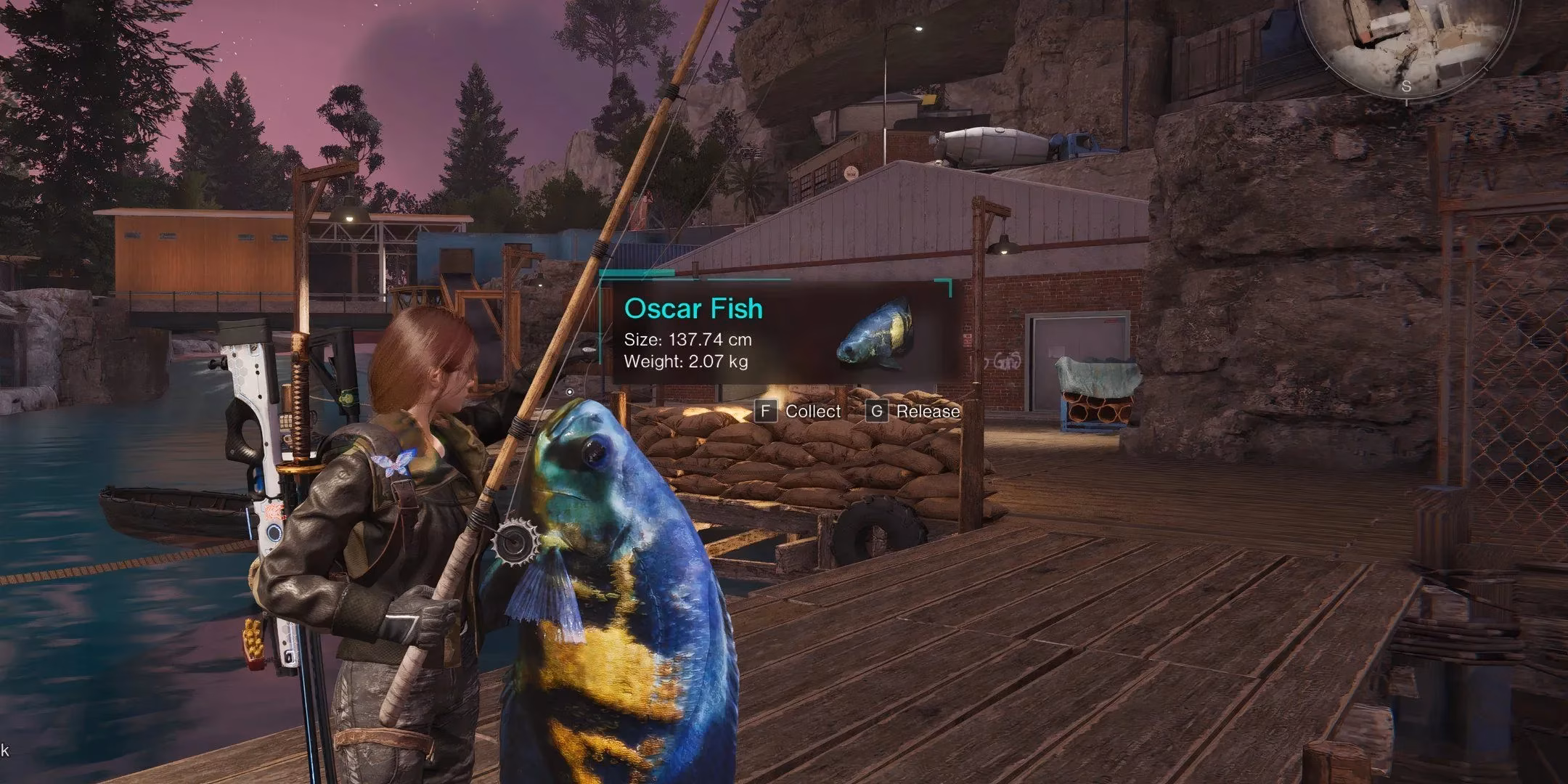The width and height of the screenshot is (1568, 784).
Task: Click the vehicle icon on the minimap
Action: coord(1365,36)
